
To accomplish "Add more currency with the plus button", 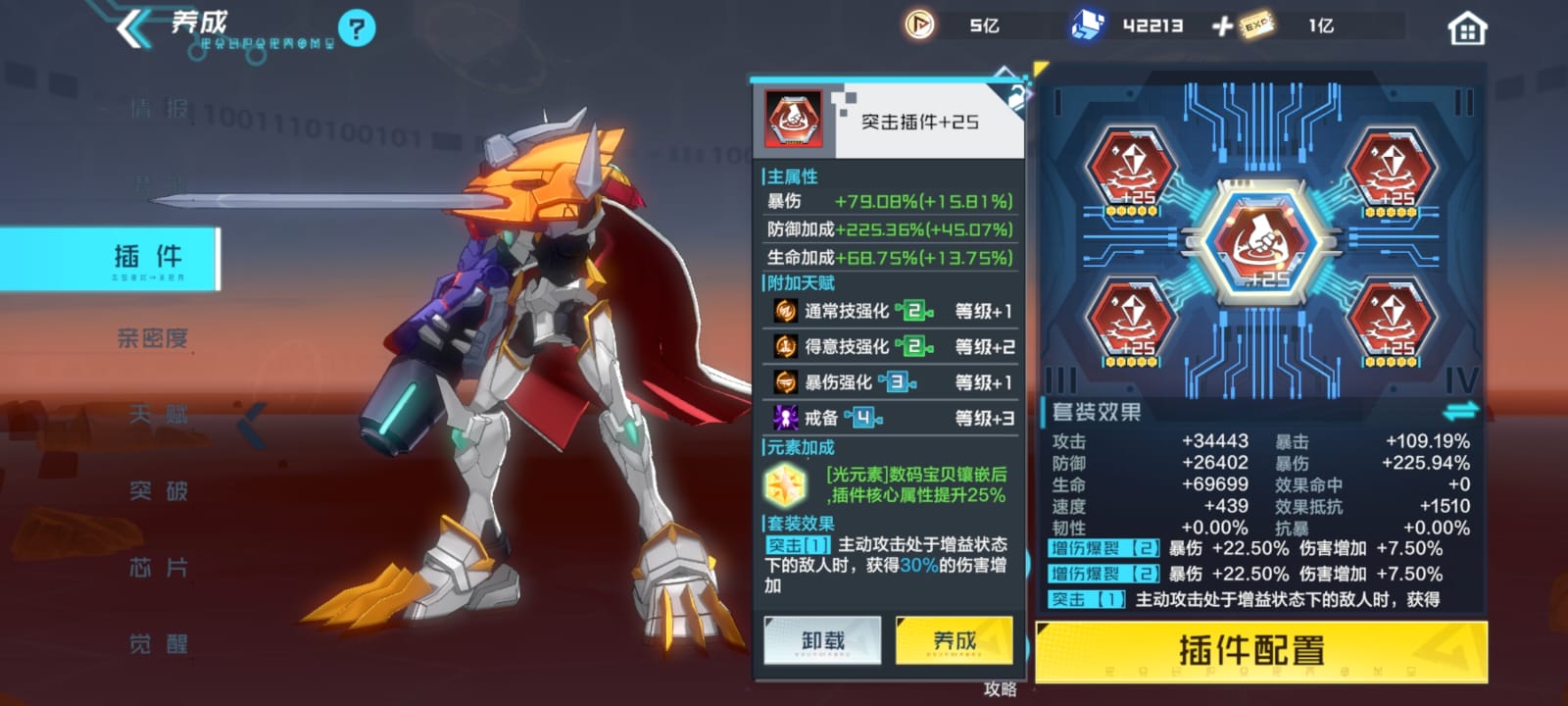I will click(x=1222, y=26).
